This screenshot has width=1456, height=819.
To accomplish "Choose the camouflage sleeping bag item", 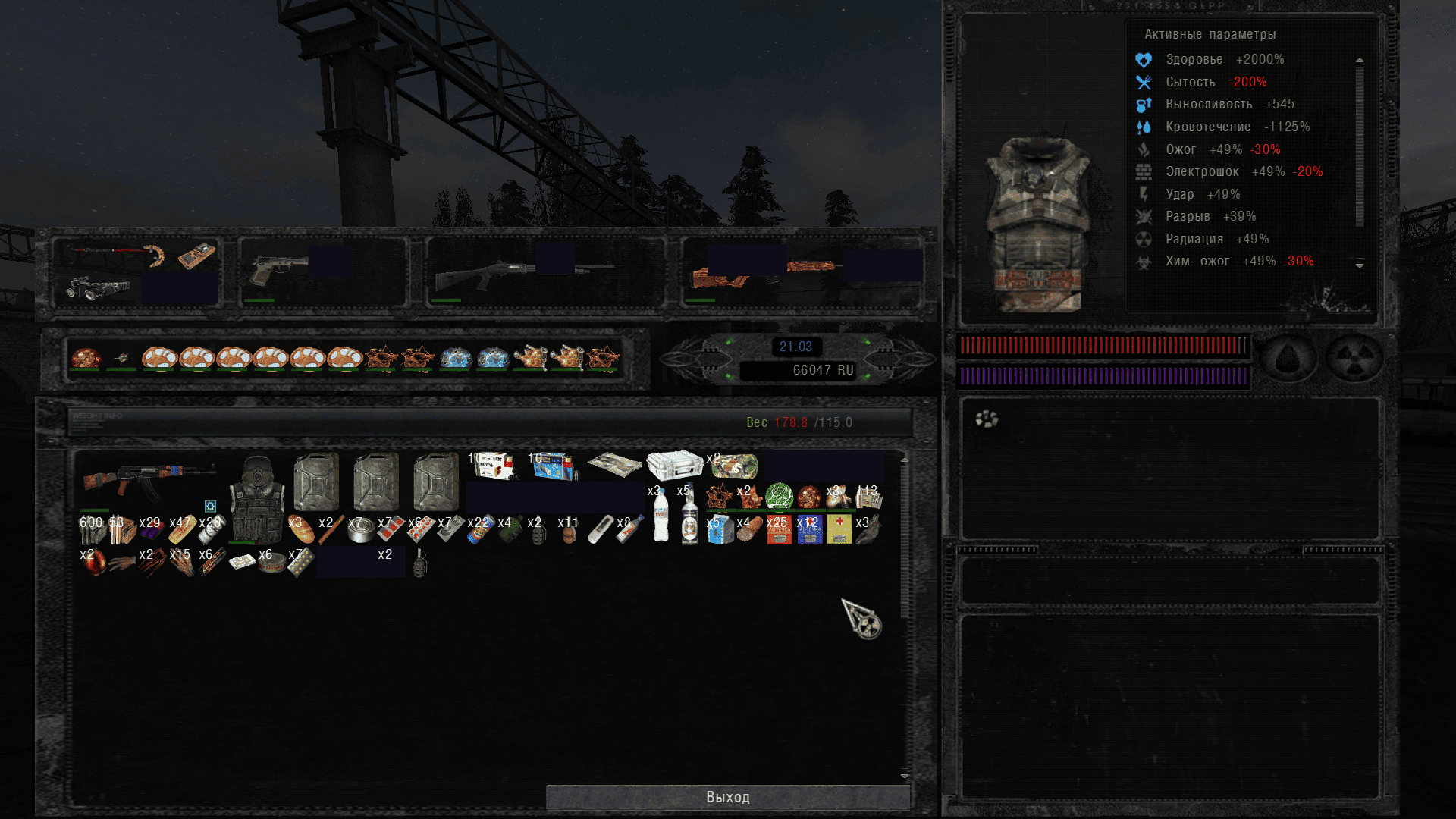I will [734, 466].
